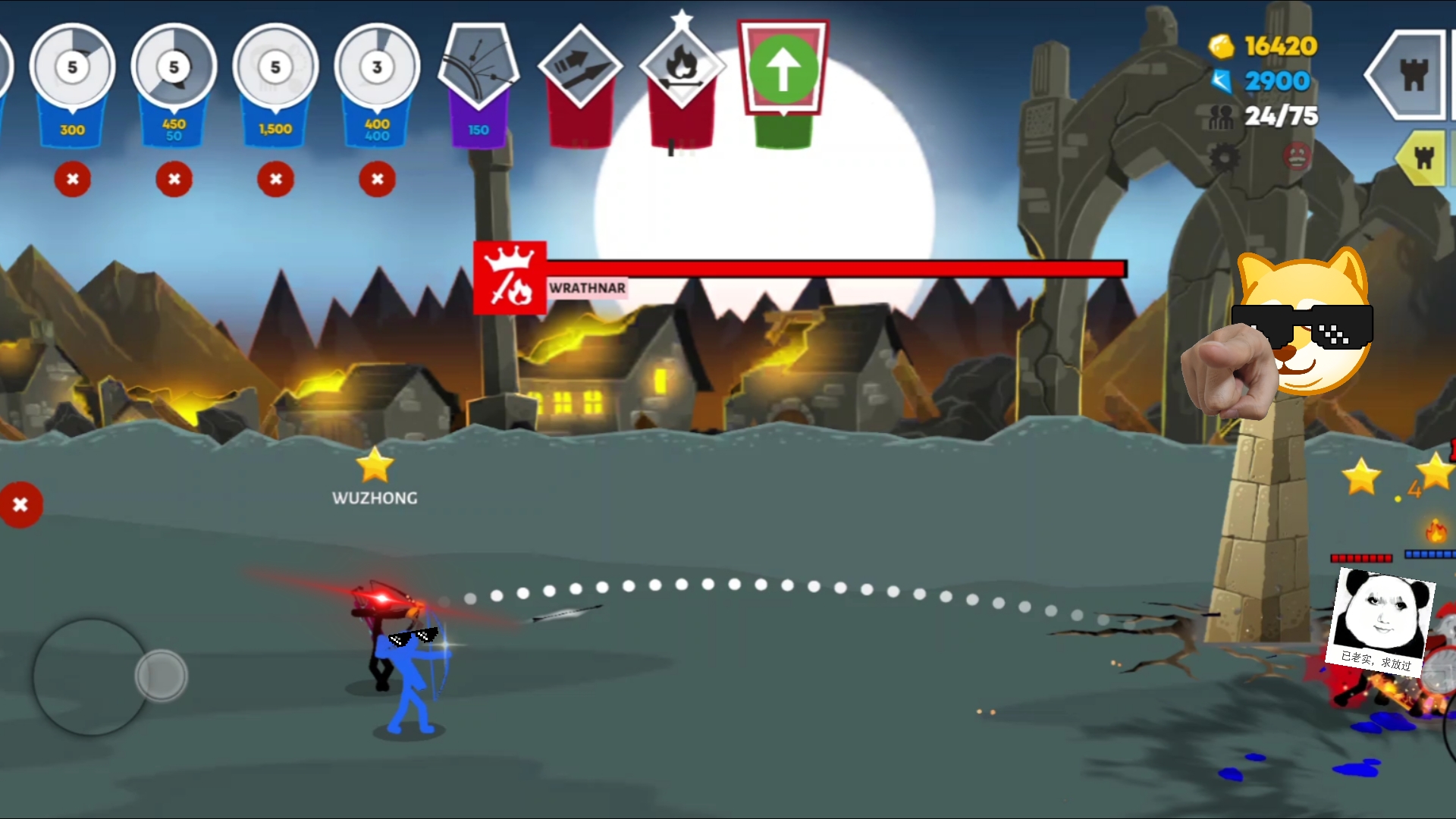Tap the virtual joystick knob

click(161, 675)
